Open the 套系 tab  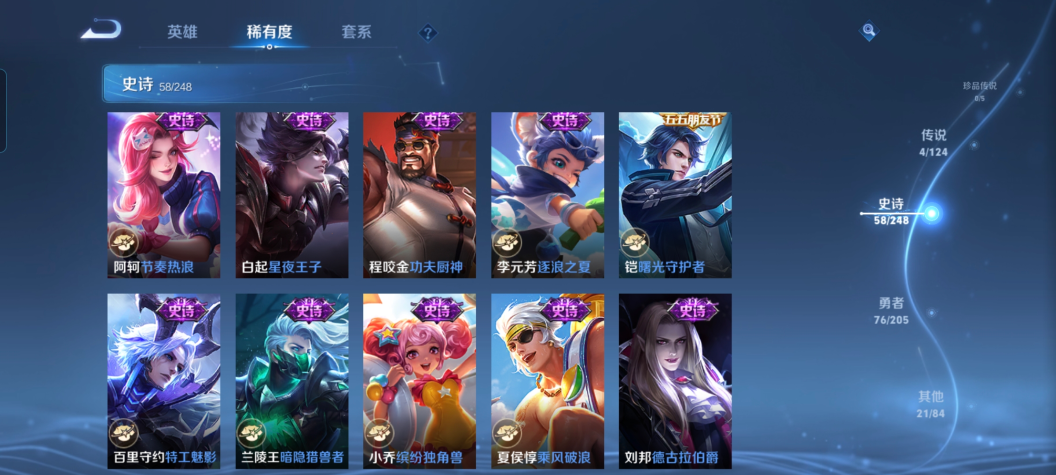pos(355,32)
